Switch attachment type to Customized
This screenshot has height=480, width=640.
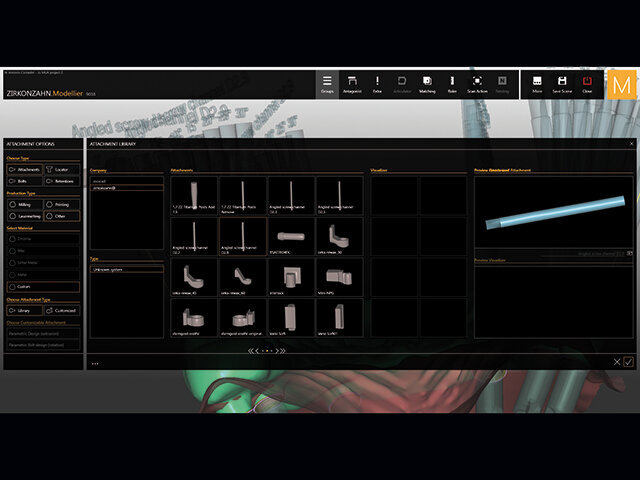click(64, 310)
